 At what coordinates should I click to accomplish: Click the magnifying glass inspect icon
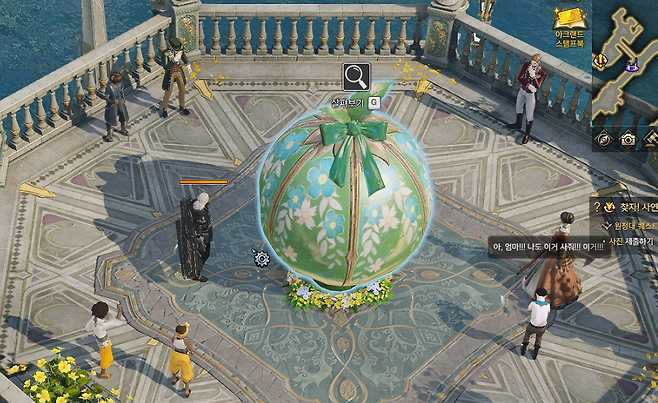pos(356,77)
